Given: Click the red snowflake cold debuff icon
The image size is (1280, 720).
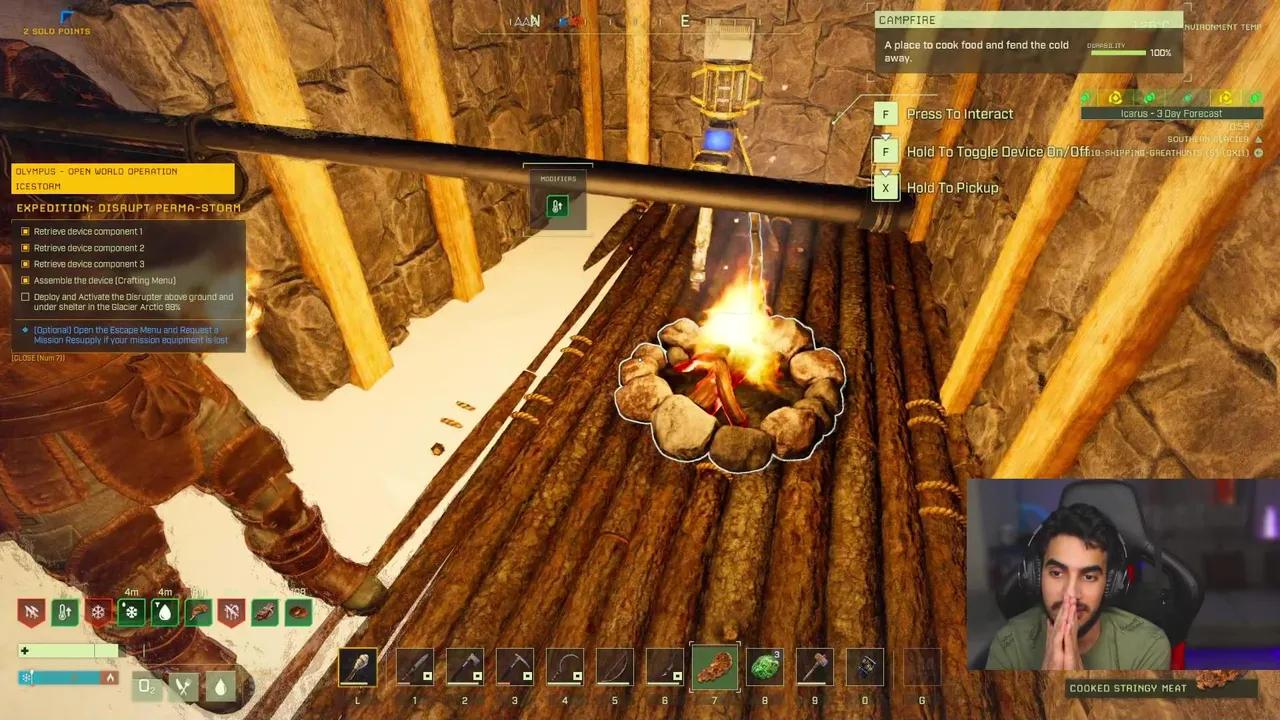Looking at the screenshot, I should pyautogui.click(x=97, y=612).
